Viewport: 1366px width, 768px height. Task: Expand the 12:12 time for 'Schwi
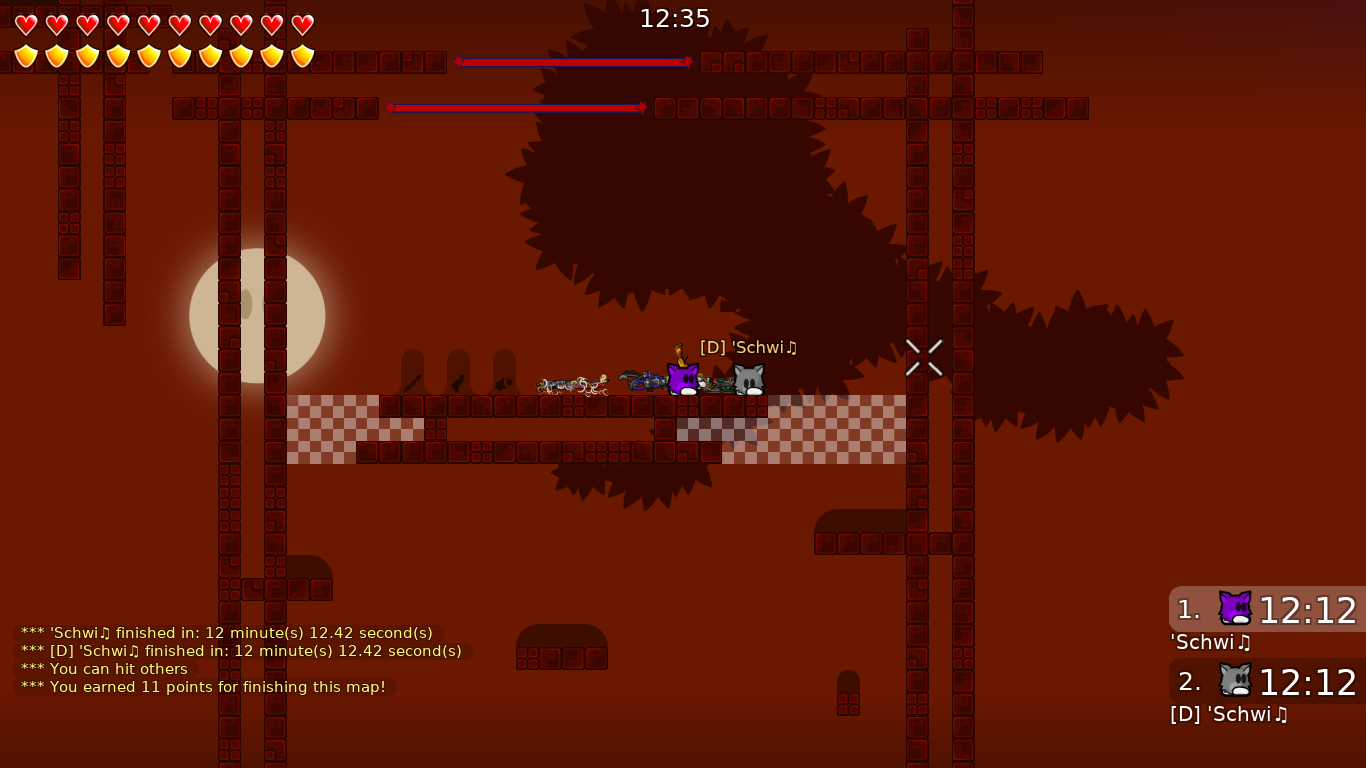pyautogui.click(x=1308, y=610)
